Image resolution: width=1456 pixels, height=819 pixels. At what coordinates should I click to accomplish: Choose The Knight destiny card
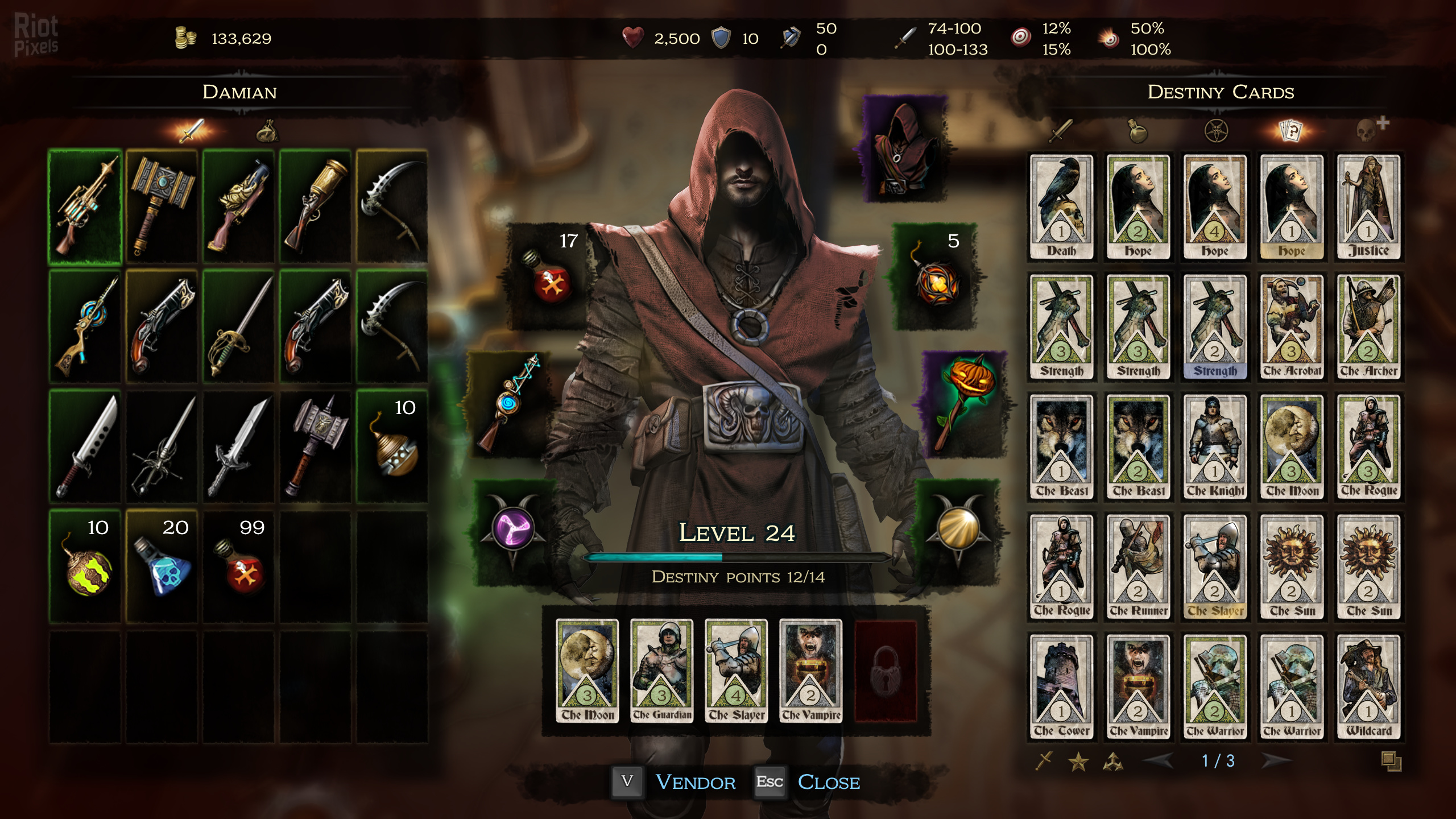pos(1215,447)
